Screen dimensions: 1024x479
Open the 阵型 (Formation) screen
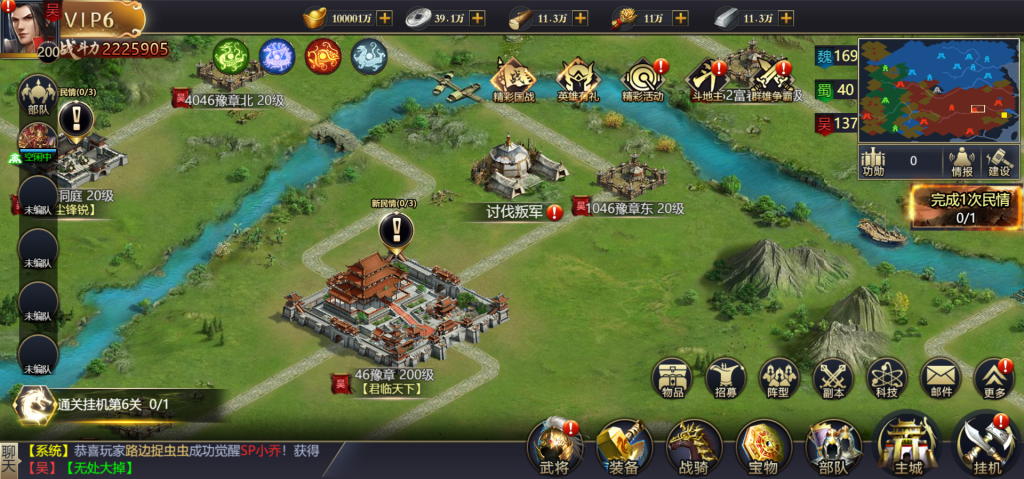[780, 380]
